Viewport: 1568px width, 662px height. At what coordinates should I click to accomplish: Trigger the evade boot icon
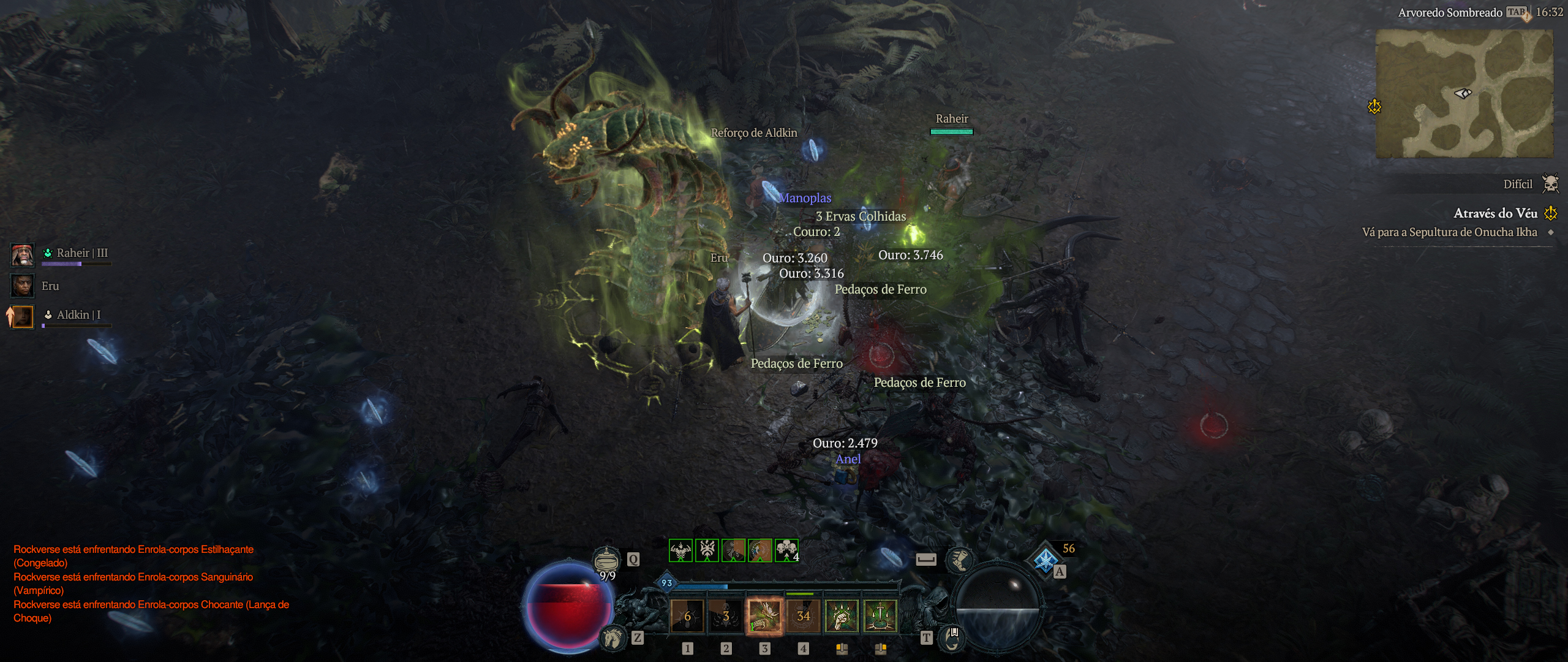click(x=959, y=560)
